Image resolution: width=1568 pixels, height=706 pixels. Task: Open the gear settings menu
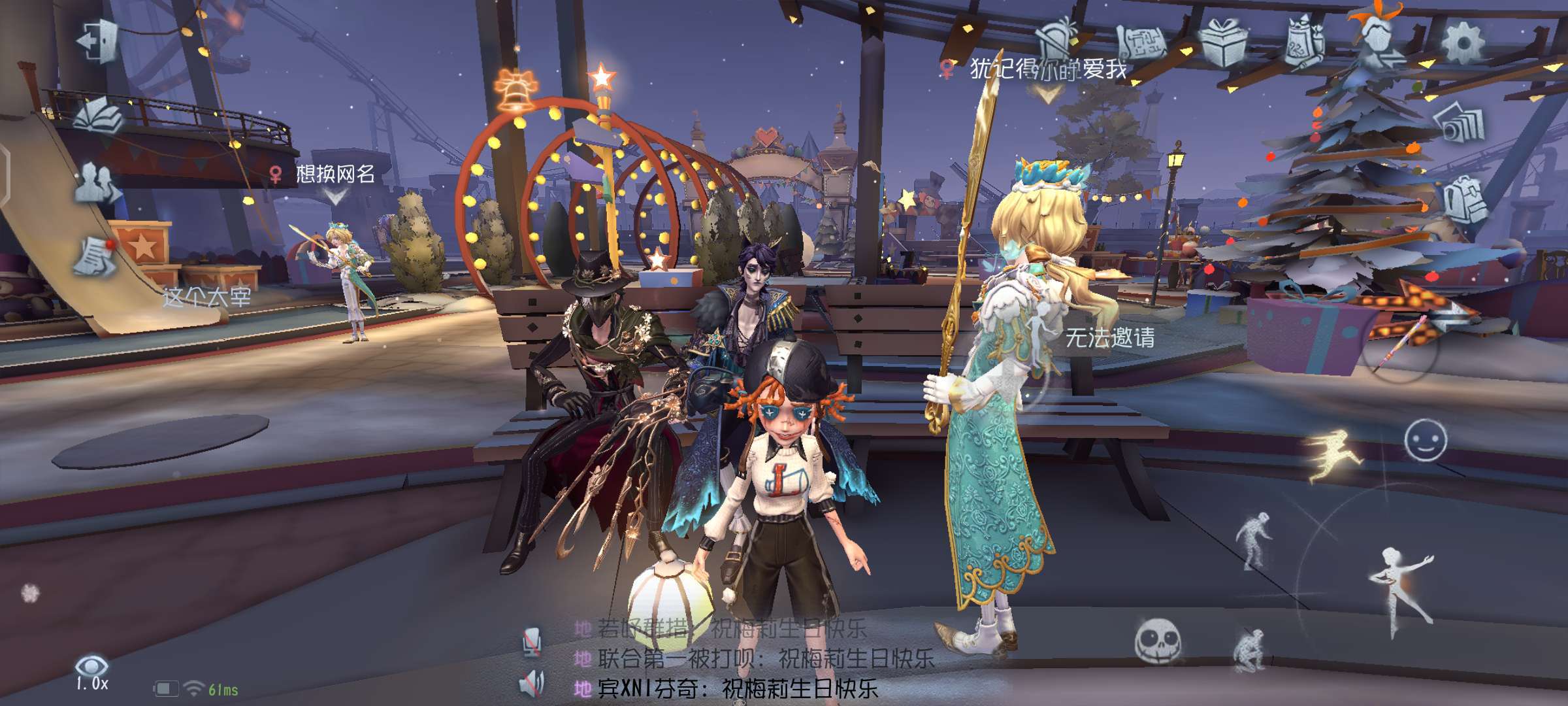click(x=1462, y=43)
